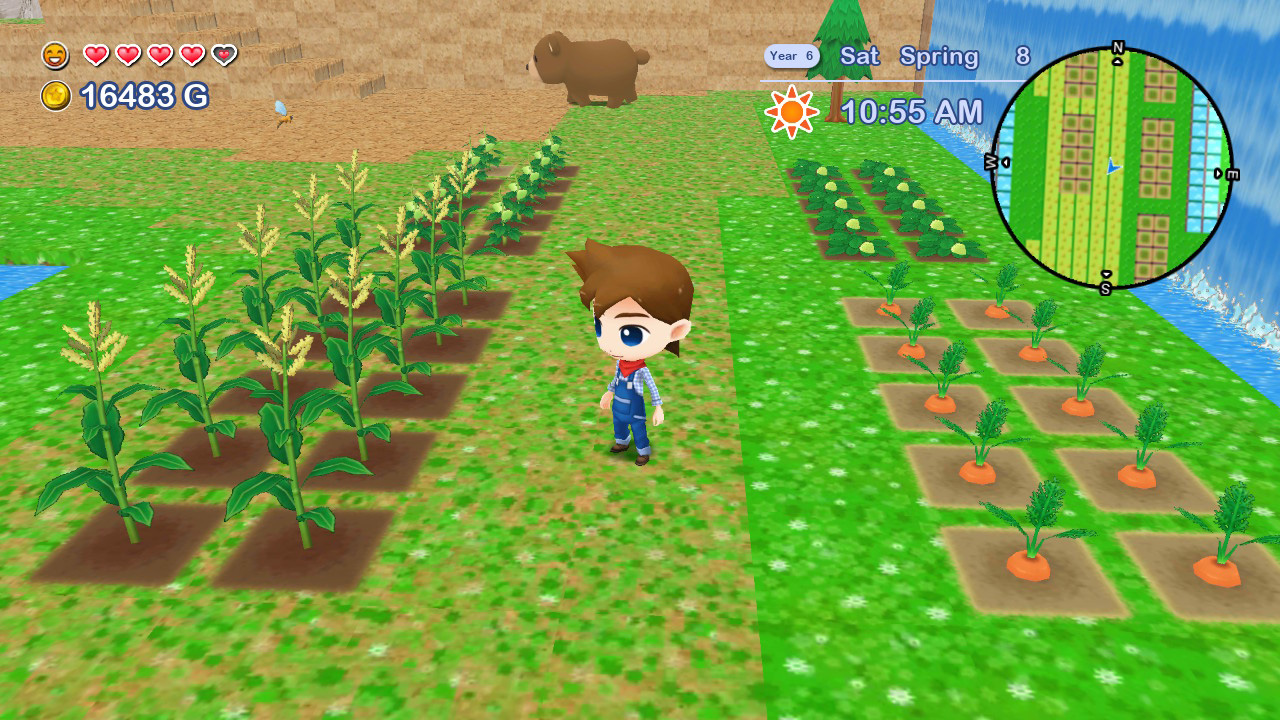Toggle the first heart in the health row
Image resolution: width=1280 pixels, height=720 pixels.
pyautogui.click(x=97, y=56)
